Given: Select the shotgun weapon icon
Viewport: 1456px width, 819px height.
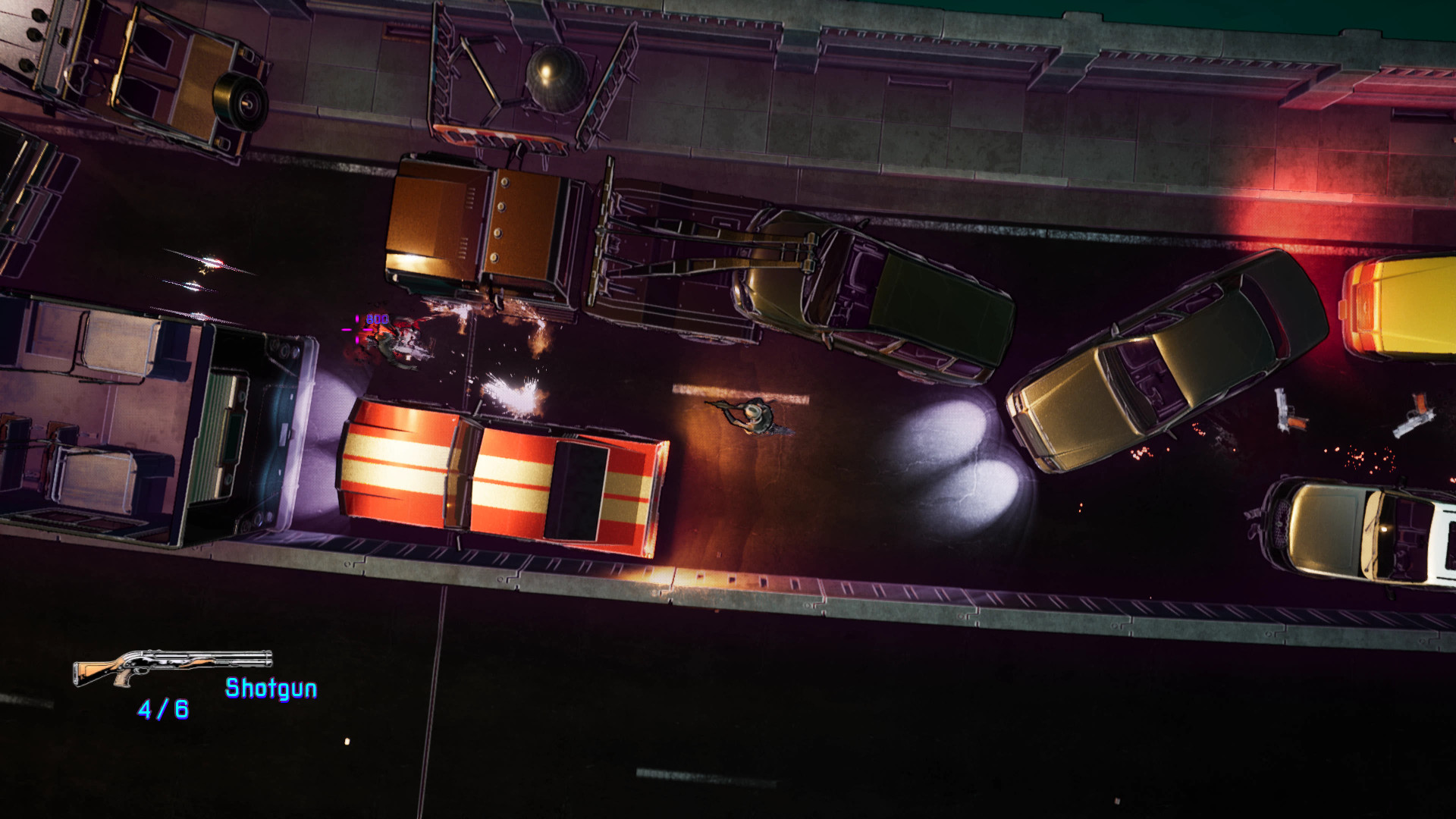Looking at the screenshot, I should pos(172,667).
